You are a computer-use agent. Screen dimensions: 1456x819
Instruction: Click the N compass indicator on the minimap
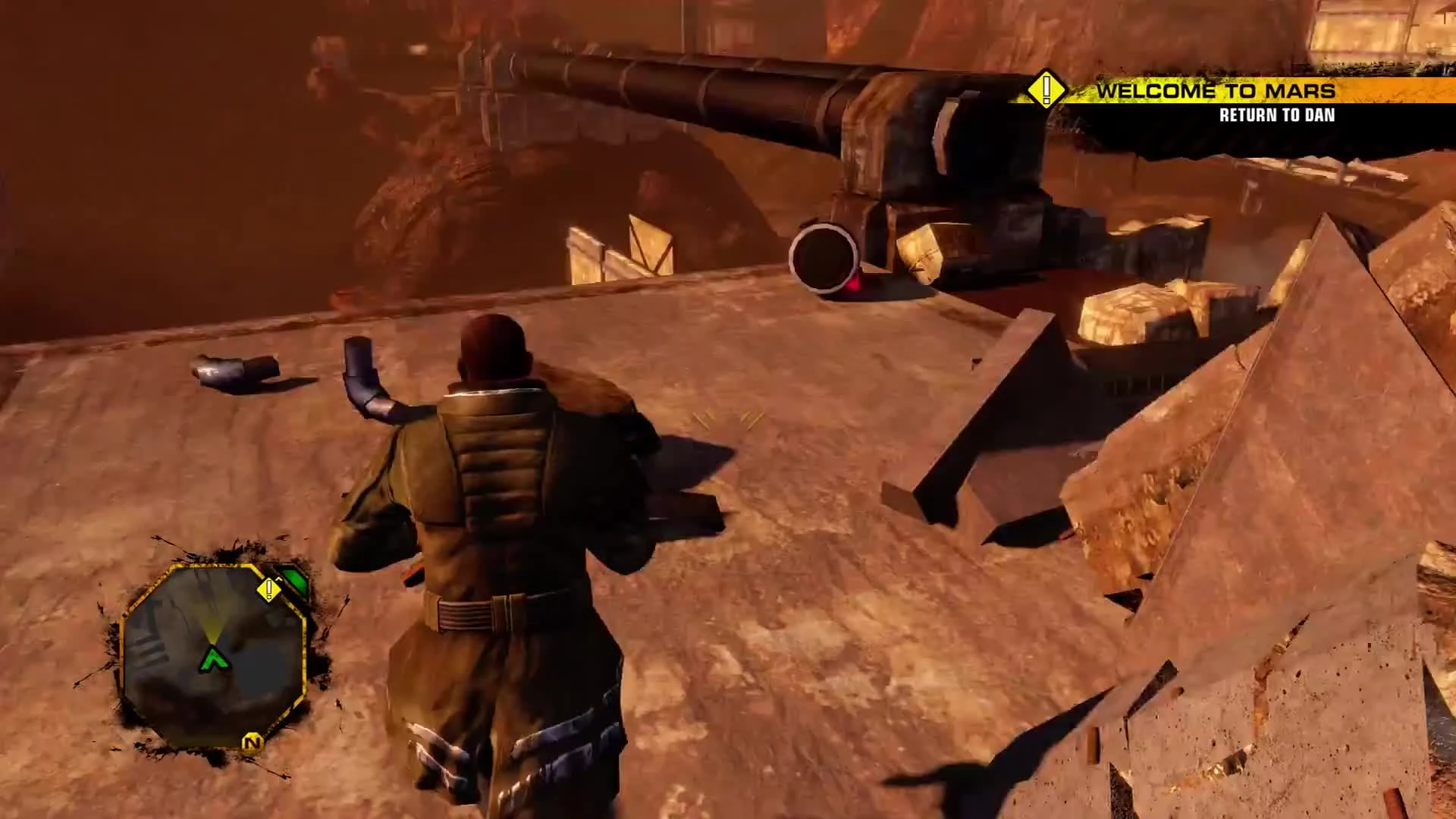click(253, 743)
